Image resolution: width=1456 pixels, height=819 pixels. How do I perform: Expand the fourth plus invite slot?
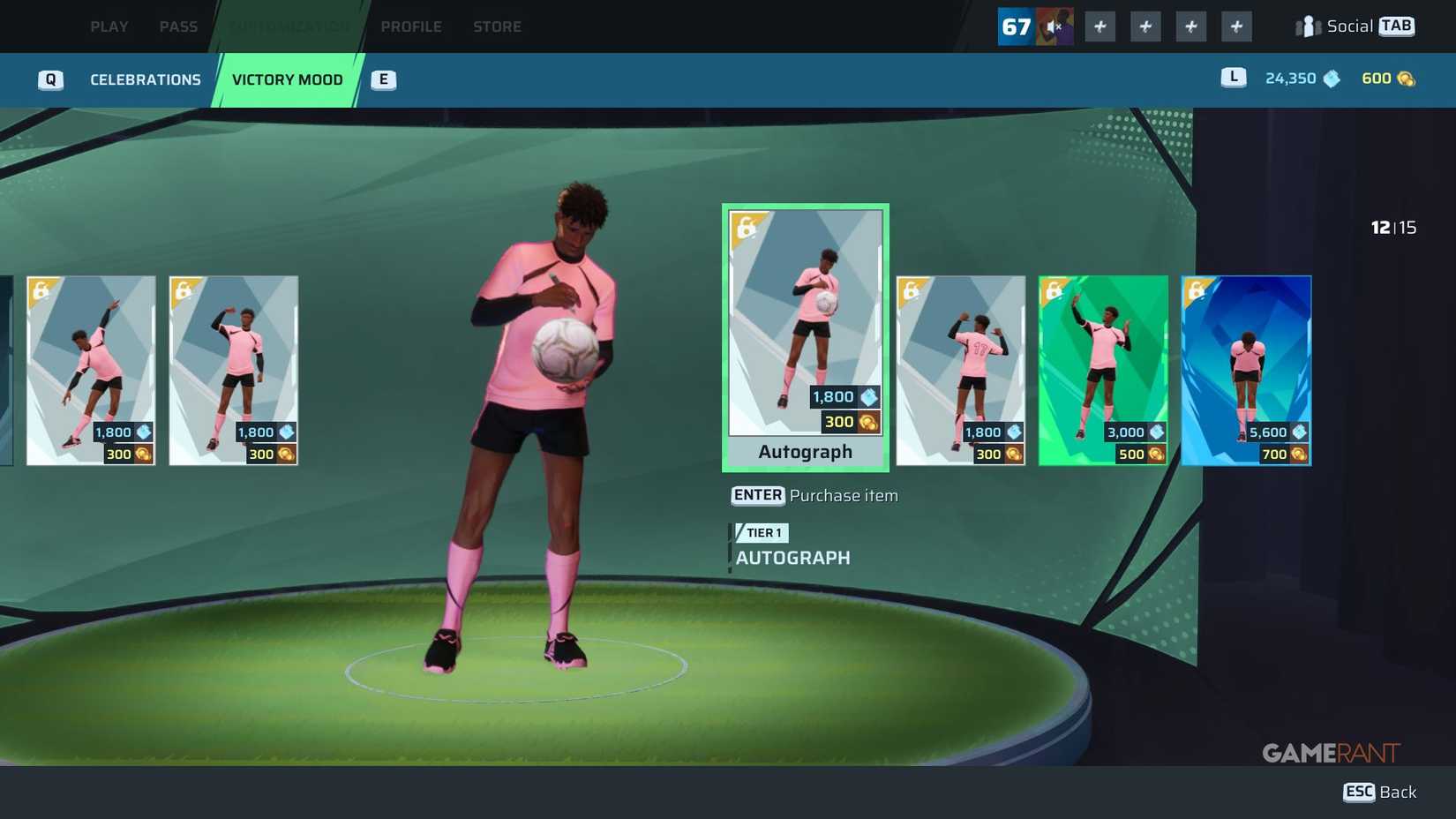[1236, 26]
